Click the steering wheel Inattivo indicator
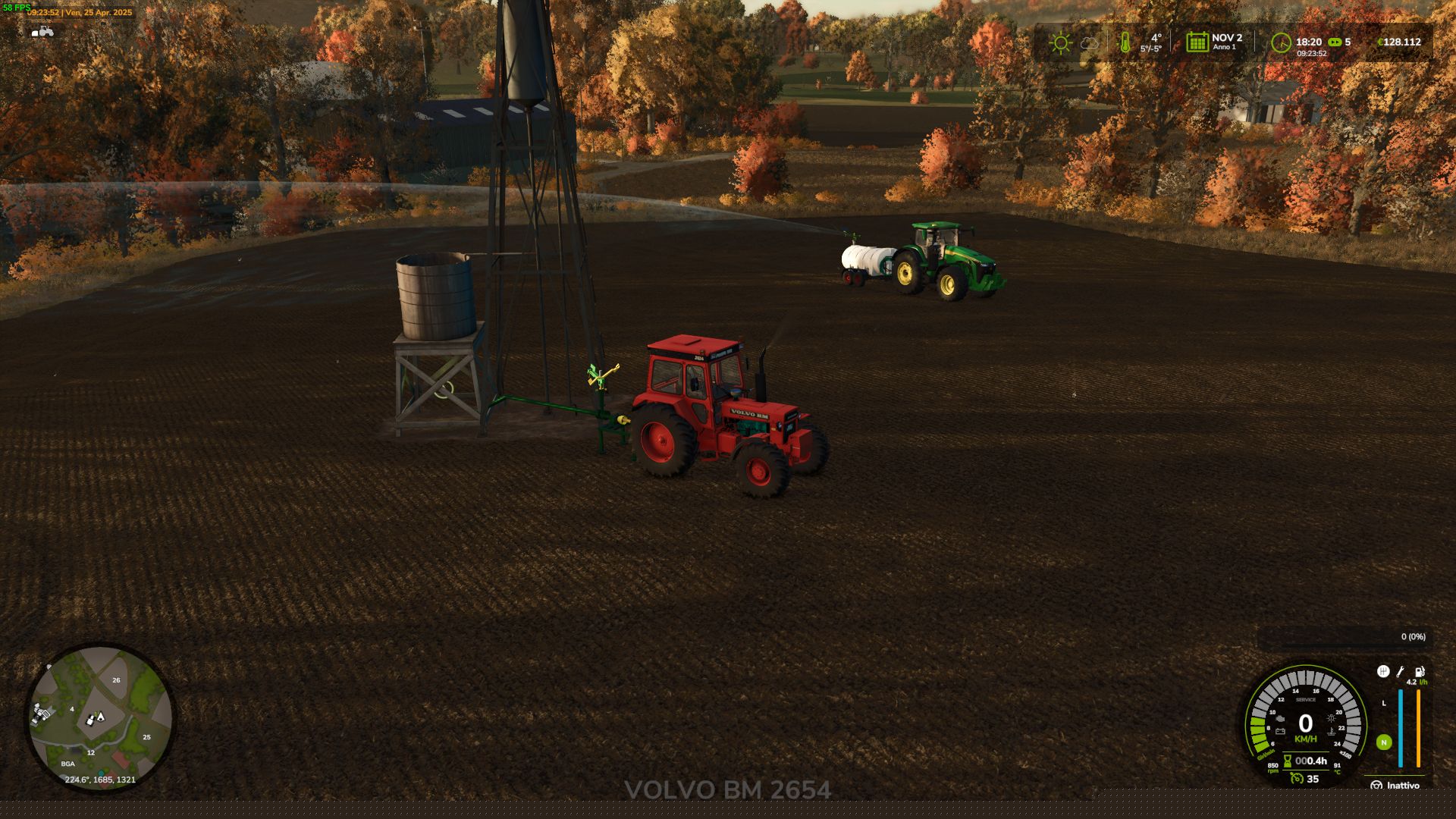The width and height of the screenshot is (1456, 819). click(x=1376, y=786)
